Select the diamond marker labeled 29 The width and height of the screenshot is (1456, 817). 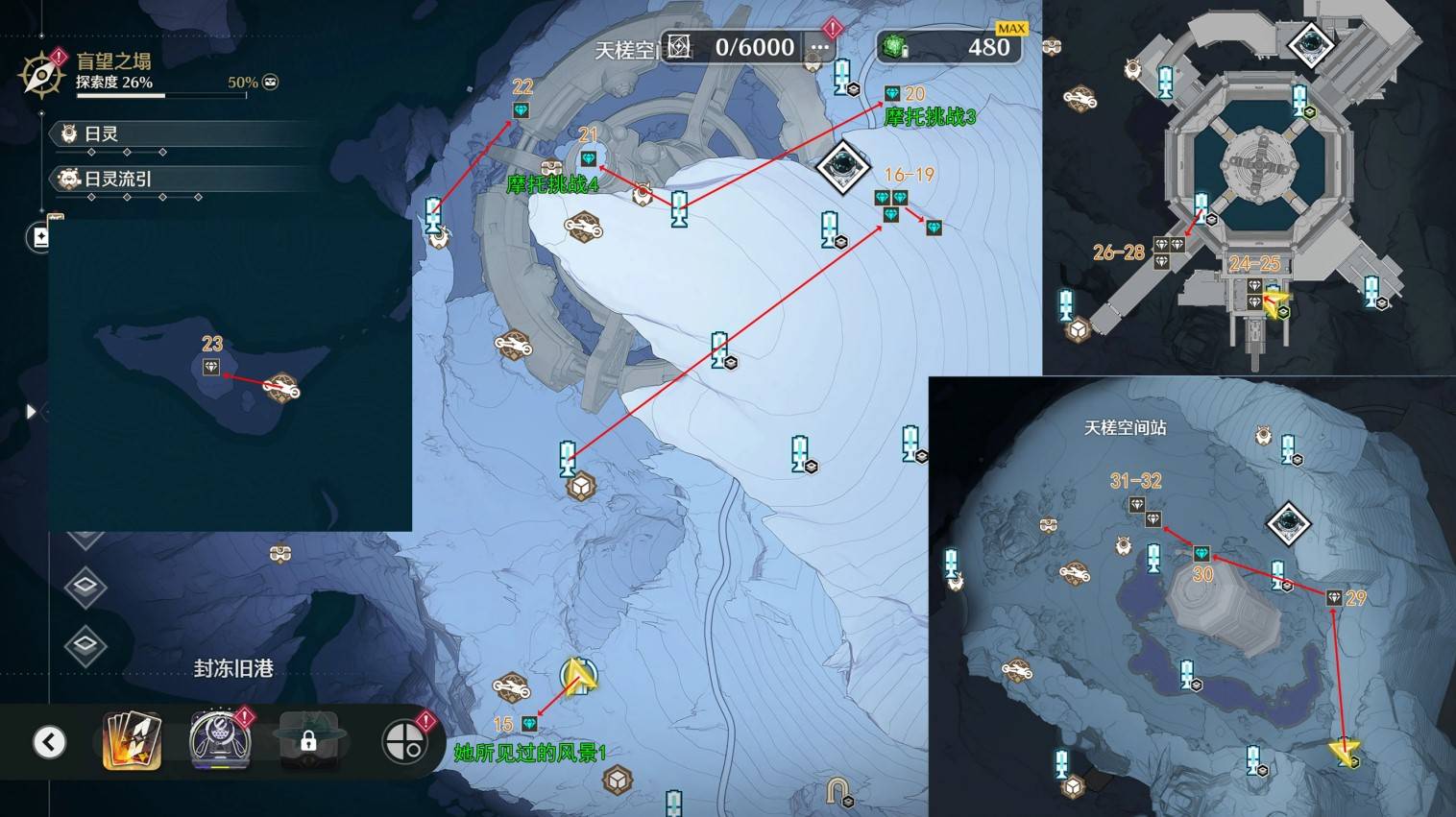[x=1334, y=598]
